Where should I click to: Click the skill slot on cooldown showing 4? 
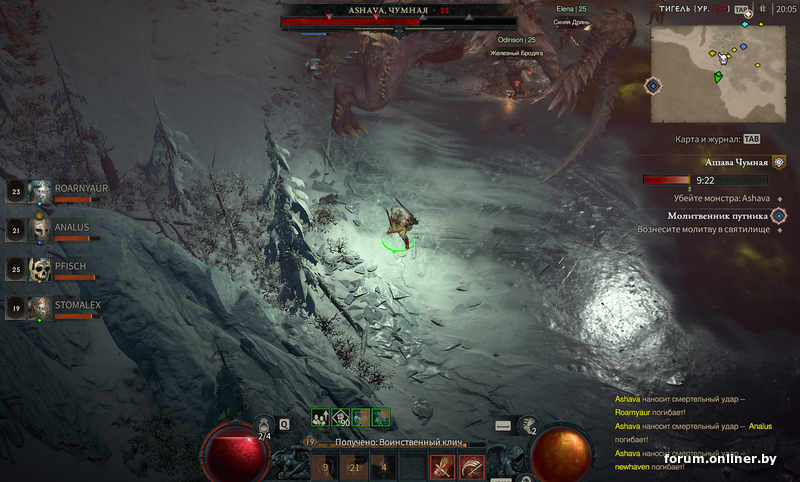click(384, 466)
